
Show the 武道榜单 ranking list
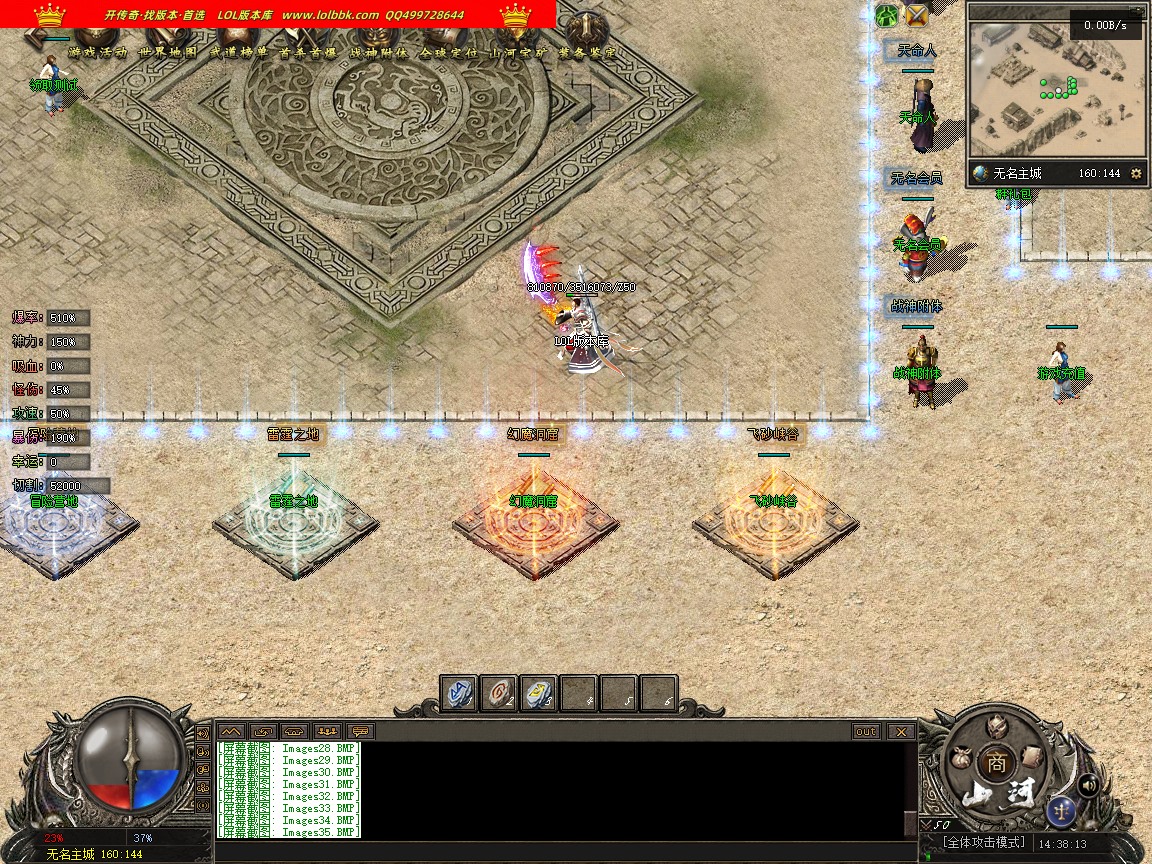238,52
